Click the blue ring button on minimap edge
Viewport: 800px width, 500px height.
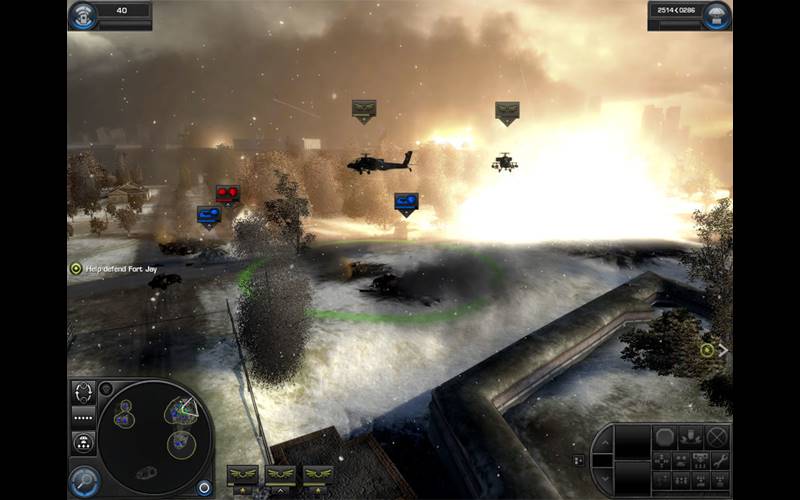click(205, 488)
